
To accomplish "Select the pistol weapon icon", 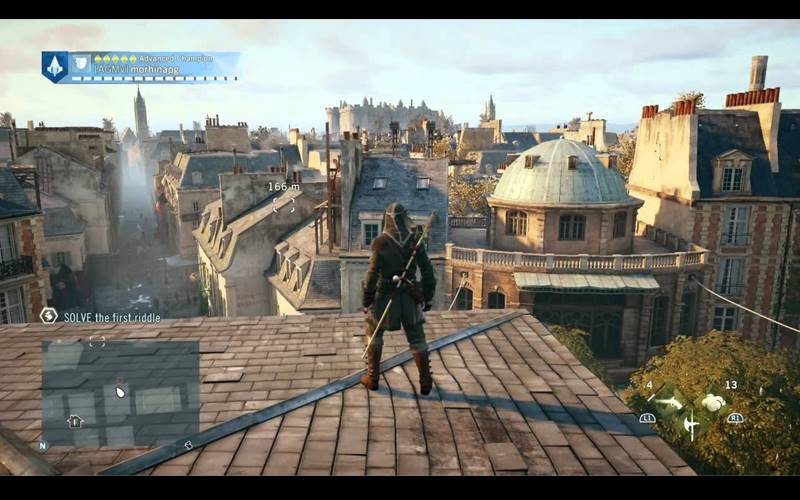I will 671,402.
